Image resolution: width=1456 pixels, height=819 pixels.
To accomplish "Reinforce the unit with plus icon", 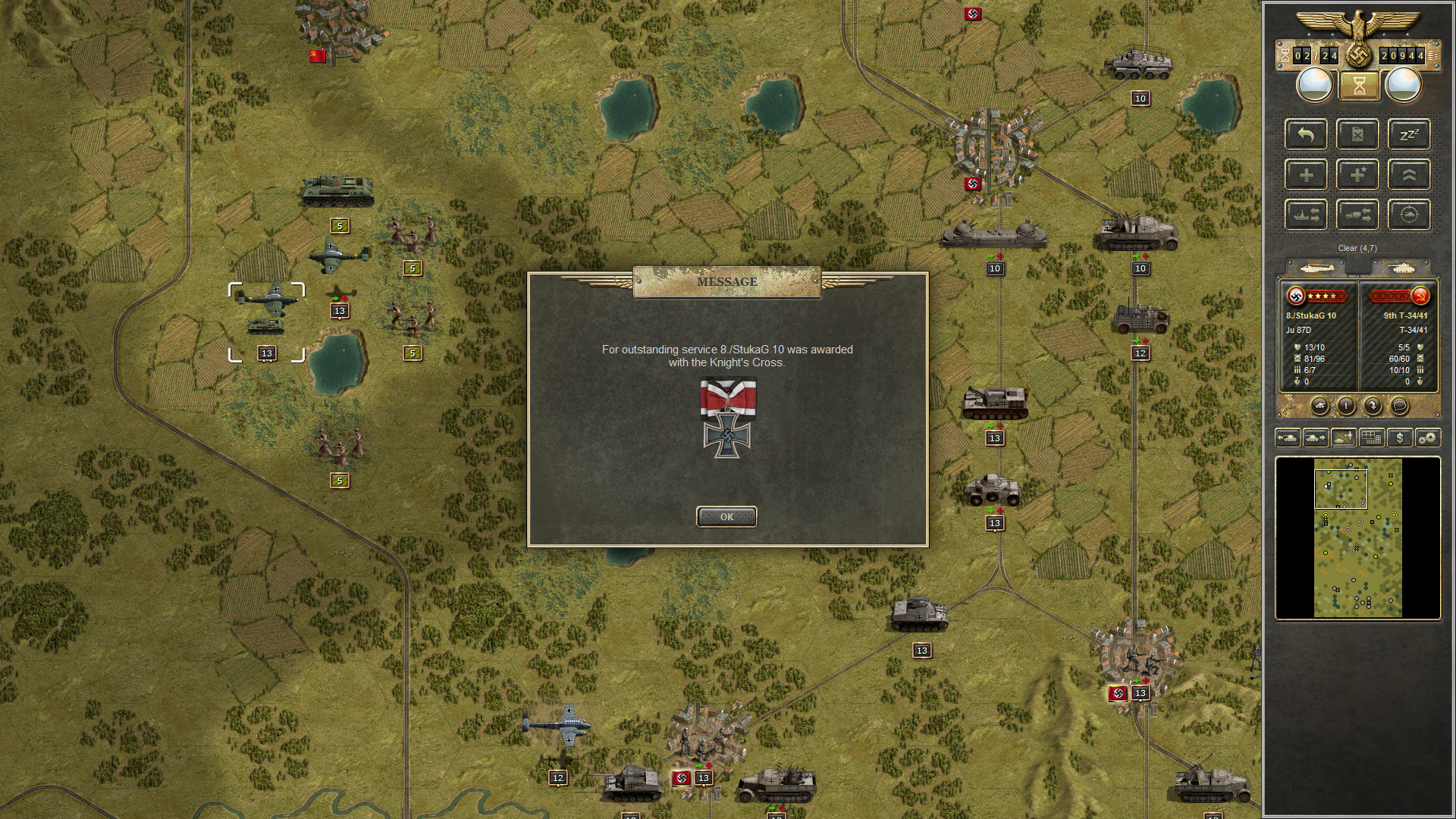I will pyautogui.click(x=1305, y=174).
